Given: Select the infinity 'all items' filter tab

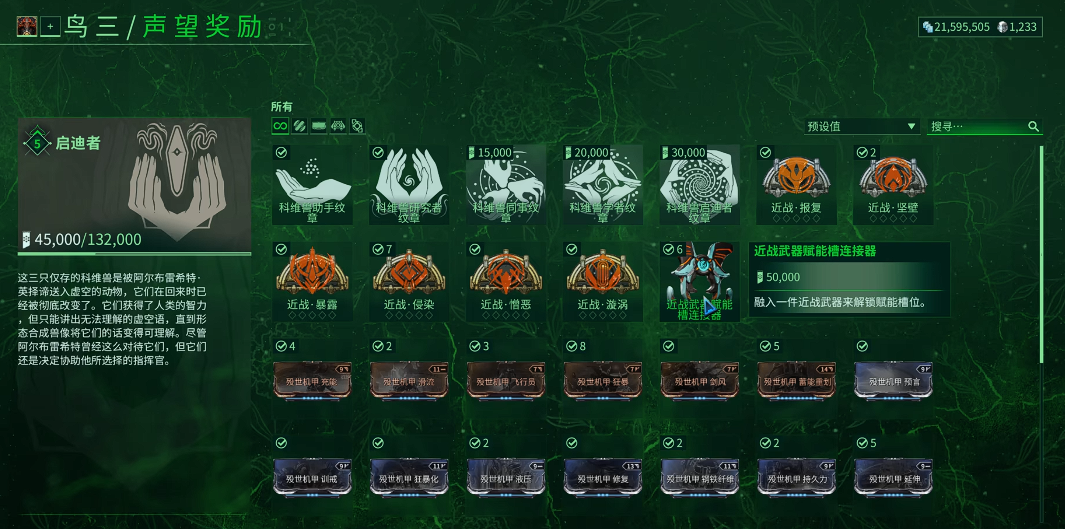Looking at the screenshot, I should (x=281, y=126).
